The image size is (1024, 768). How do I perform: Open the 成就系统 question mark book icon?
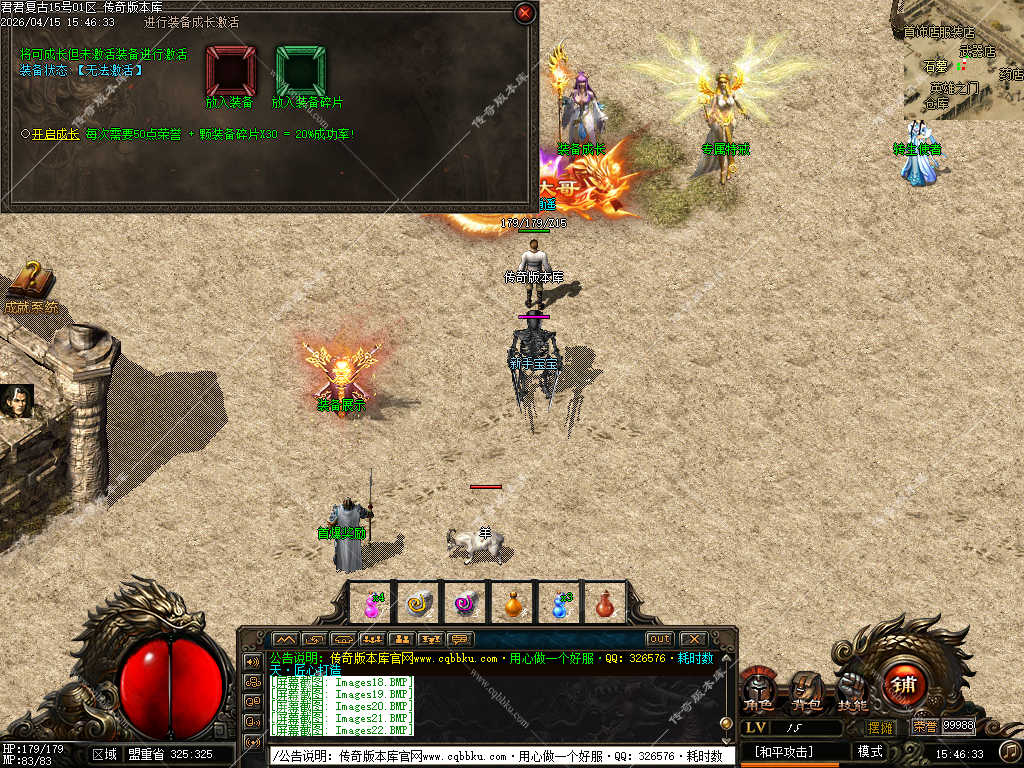click(x=30, y=282)
